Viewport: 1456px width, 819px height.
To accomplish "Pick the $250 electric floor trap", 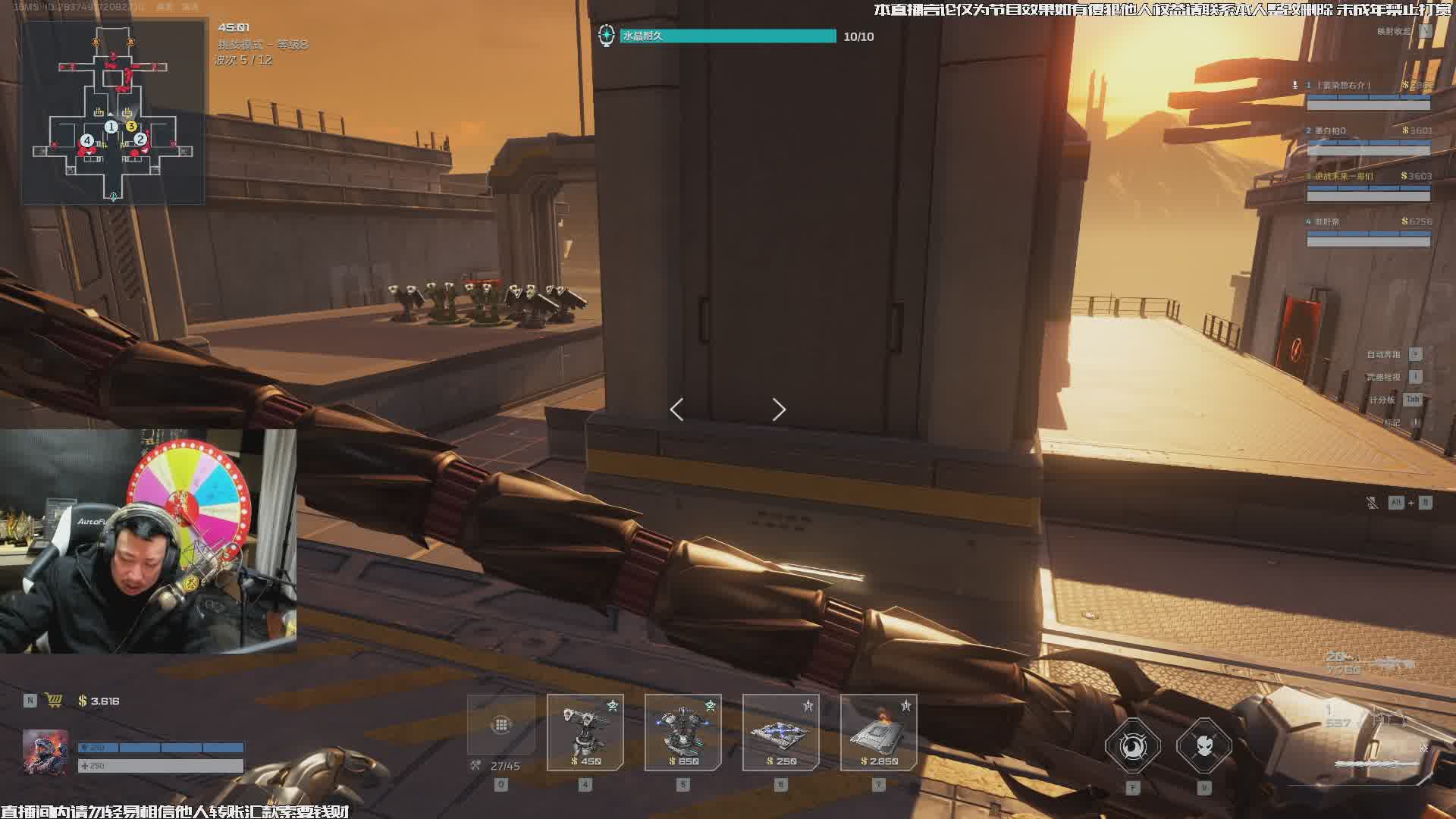I will click(781, 733).
